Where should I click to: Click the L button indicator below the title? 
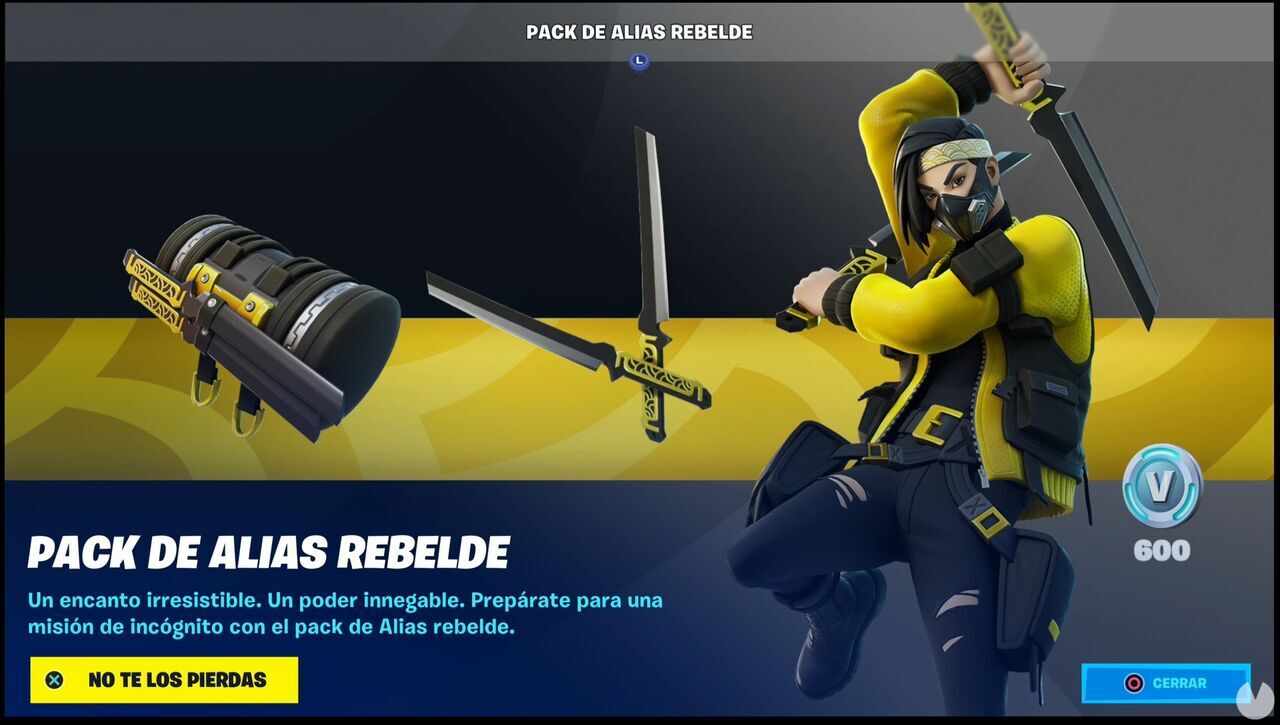tap(639, 59)
